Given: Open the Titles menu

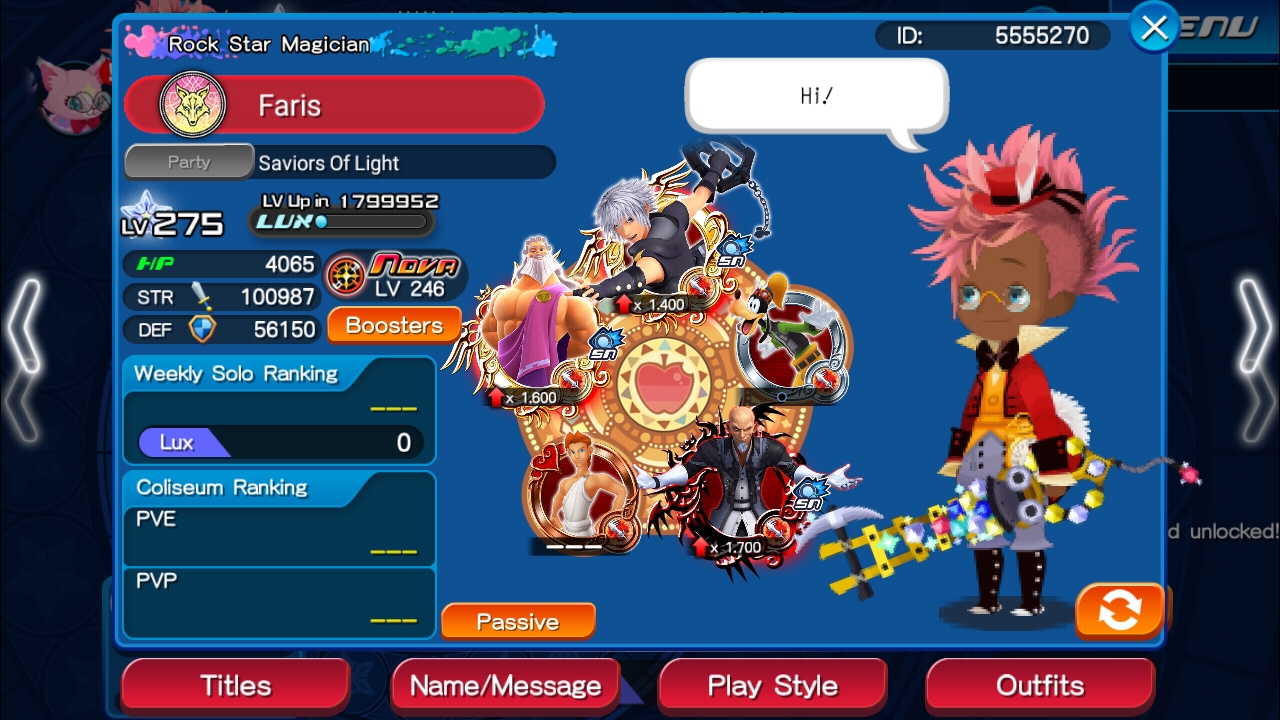Looking at the screenshot, I should point(236,686).
